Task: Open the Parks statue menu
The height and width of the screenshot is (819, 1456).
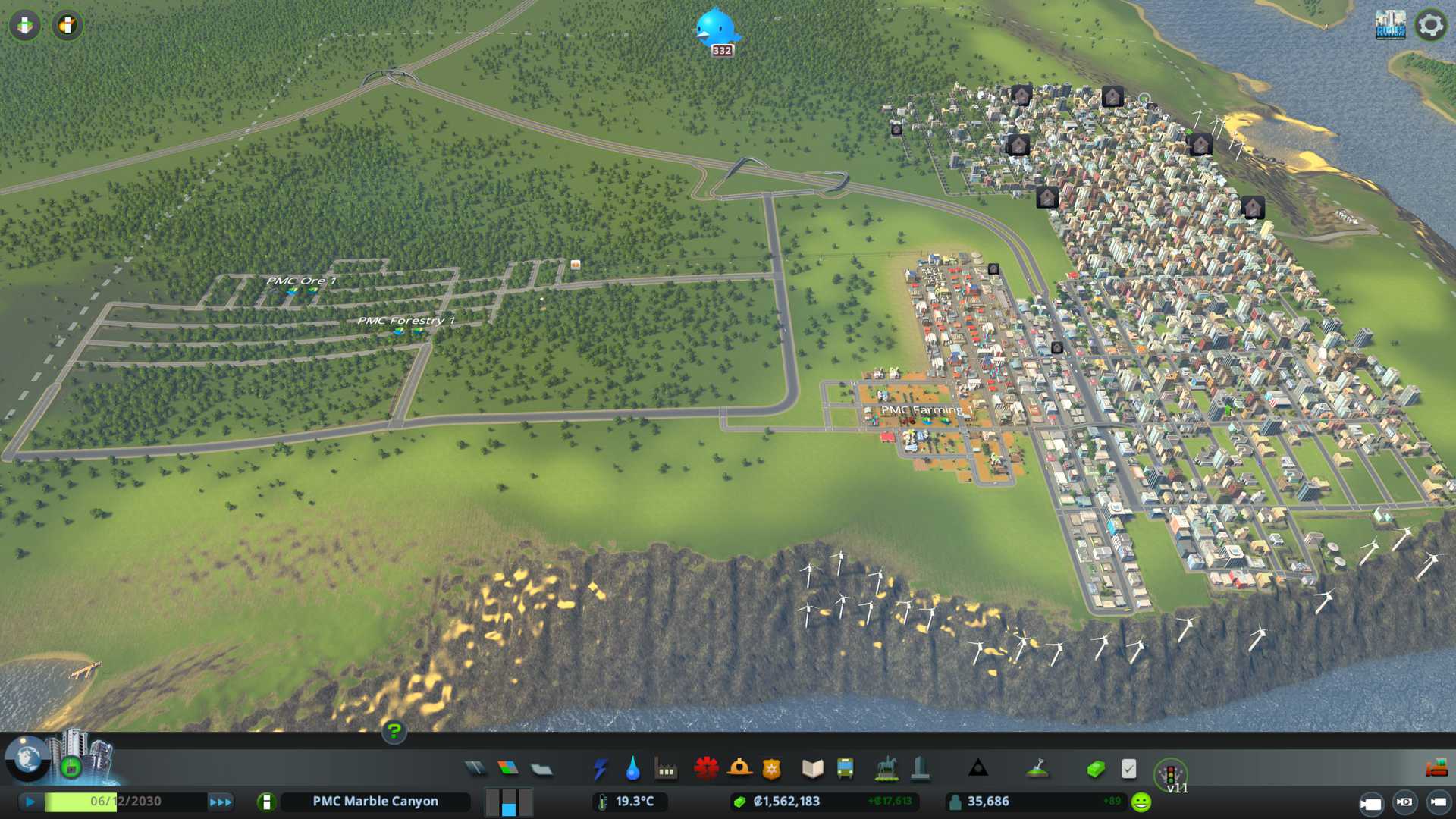Action: [x=886, y=769]
